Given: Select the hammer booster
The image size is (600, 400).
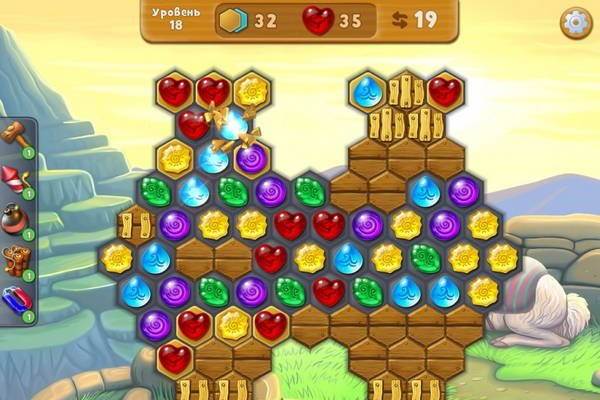Looking at the screenshot, I should click(x=17, y=136).
